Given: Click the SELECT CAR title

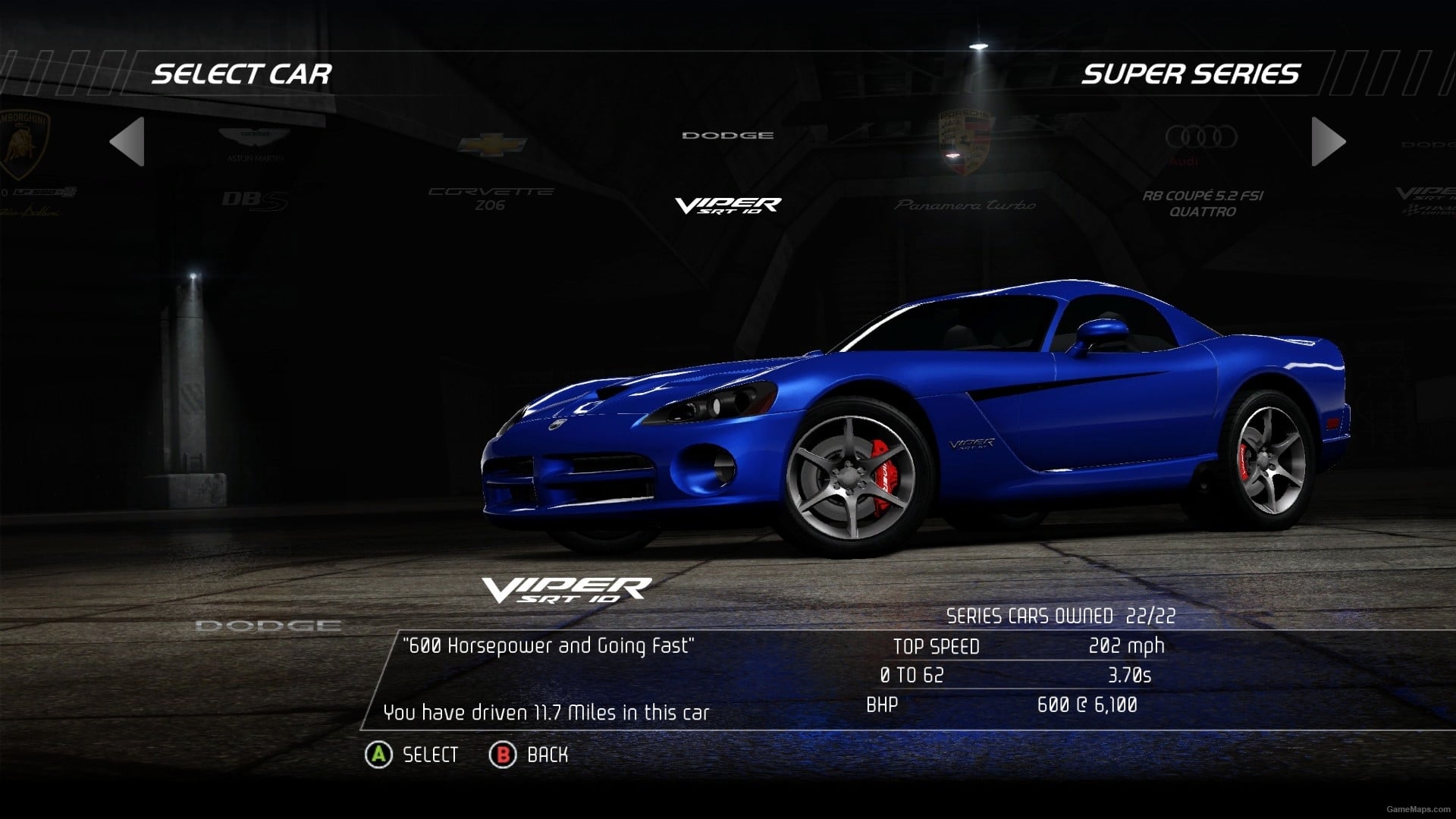Looking at the screenshot, I should pos(243,74).
